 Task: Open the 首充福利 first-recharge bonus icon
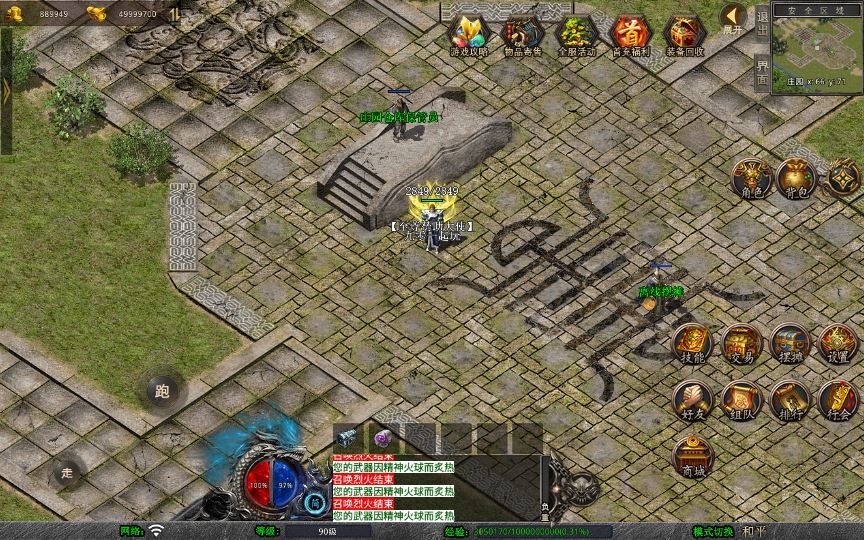[629, 34]
